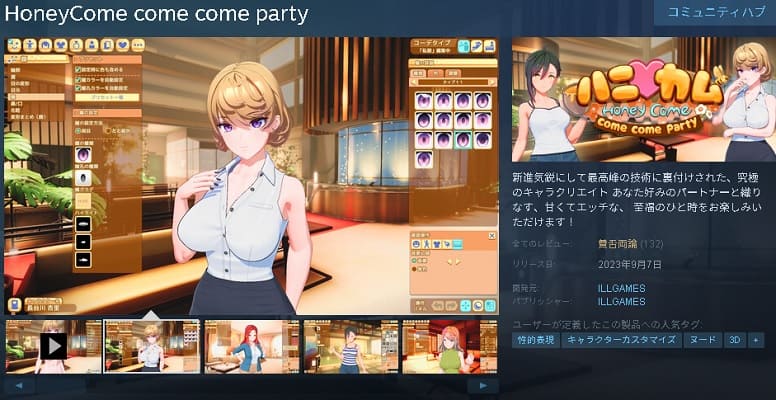Select the 3D tag
Image resolution: width=776 pixels, height=400 pixels.
[x=734, y=340]
